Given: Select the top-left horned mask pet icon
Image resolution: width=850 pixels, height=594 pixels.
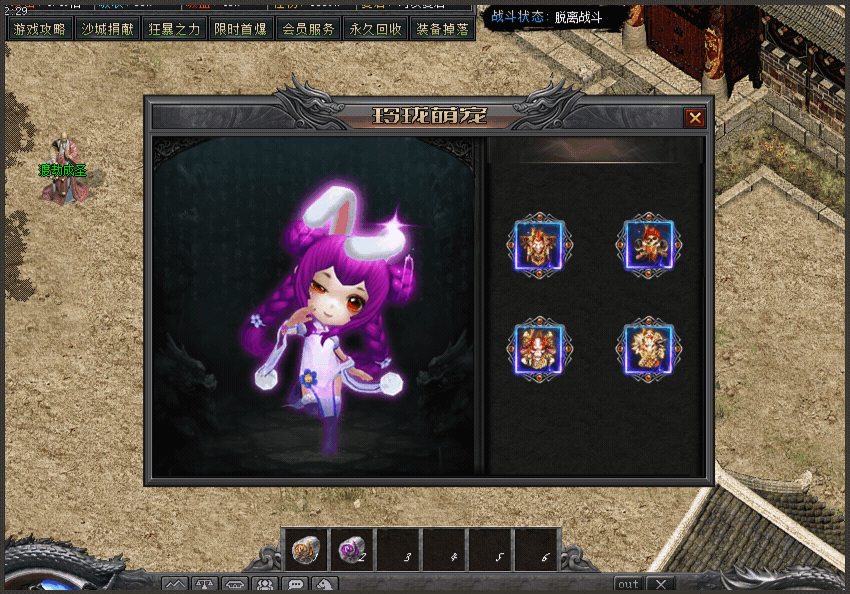Looking at the screenshot, I should click(x=540, y=245).
